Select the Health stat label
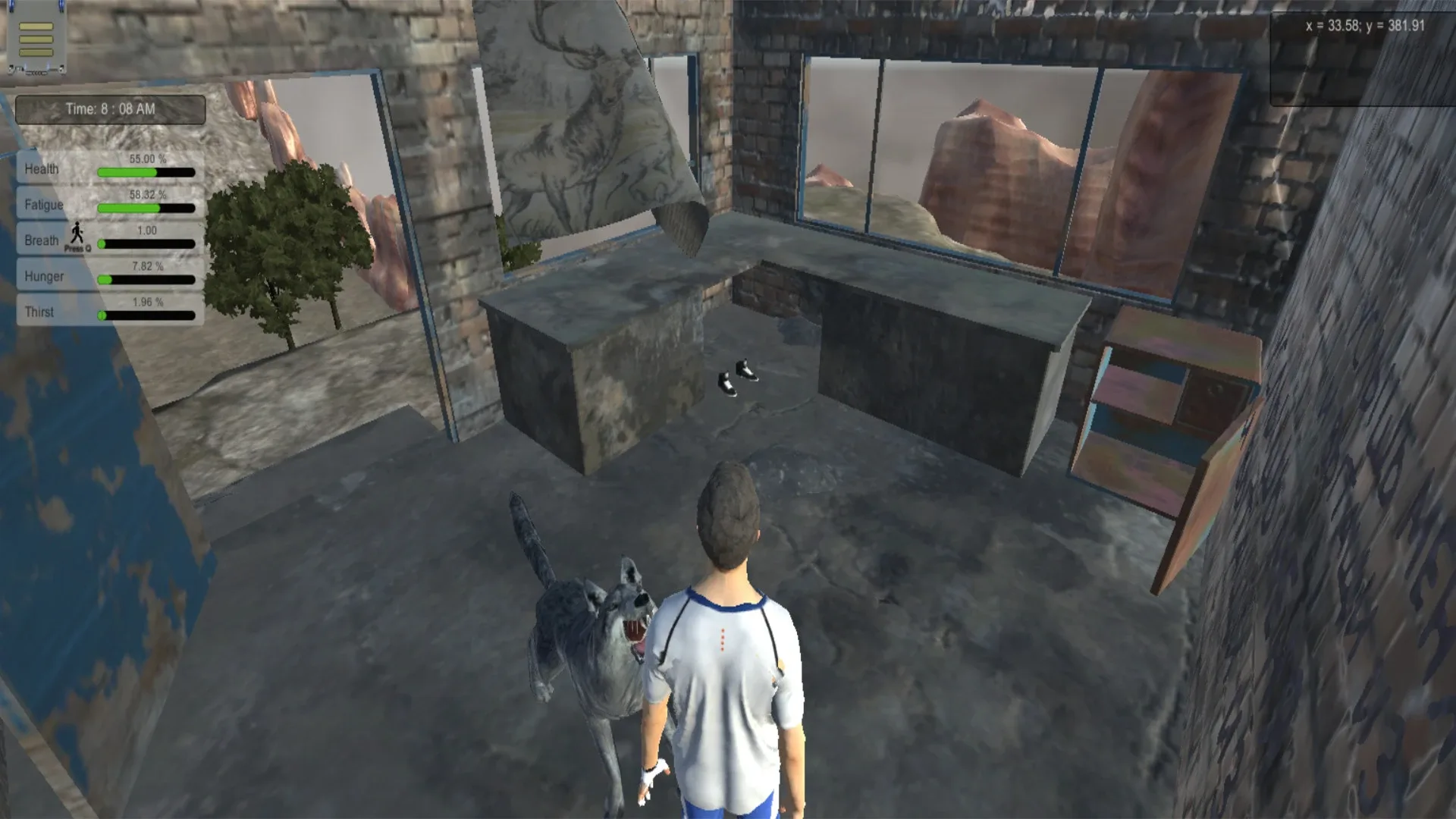The height and width of the screenshot is (819, 1456). (42, 169)
